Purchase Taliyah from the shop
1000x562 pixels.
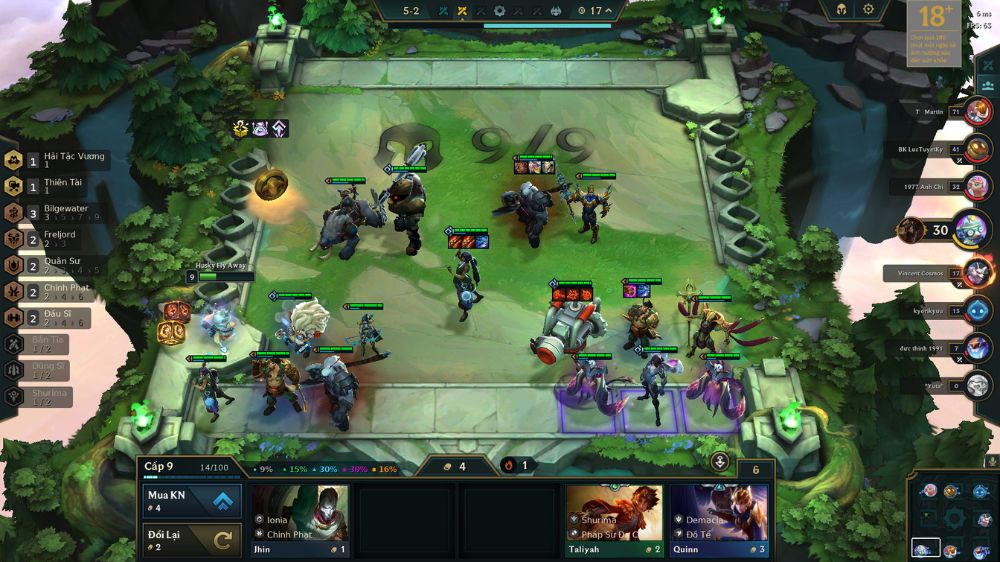point(614,520)
